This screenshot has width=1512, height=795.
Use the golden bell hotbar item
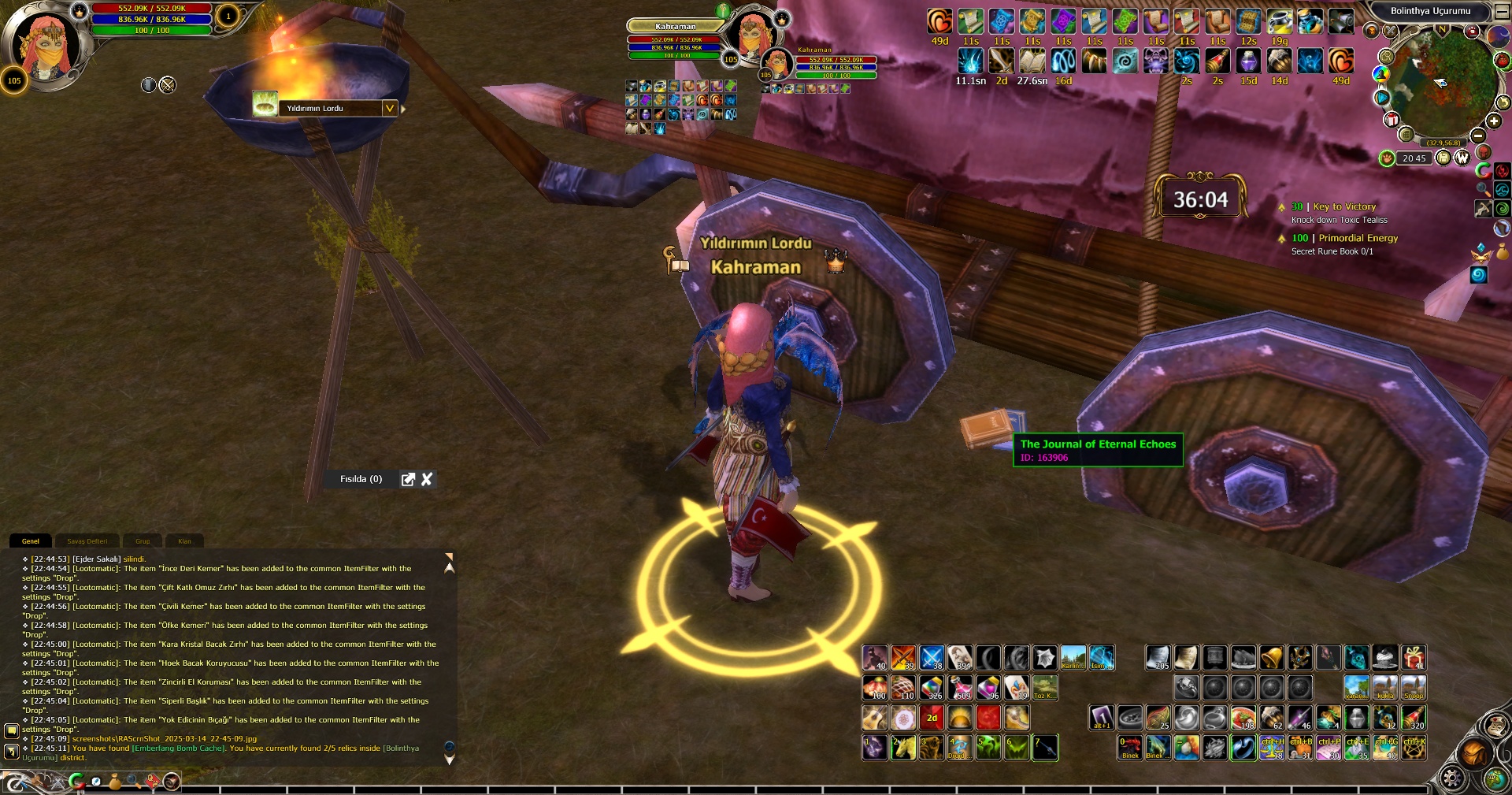click(x=1271, y=657)
